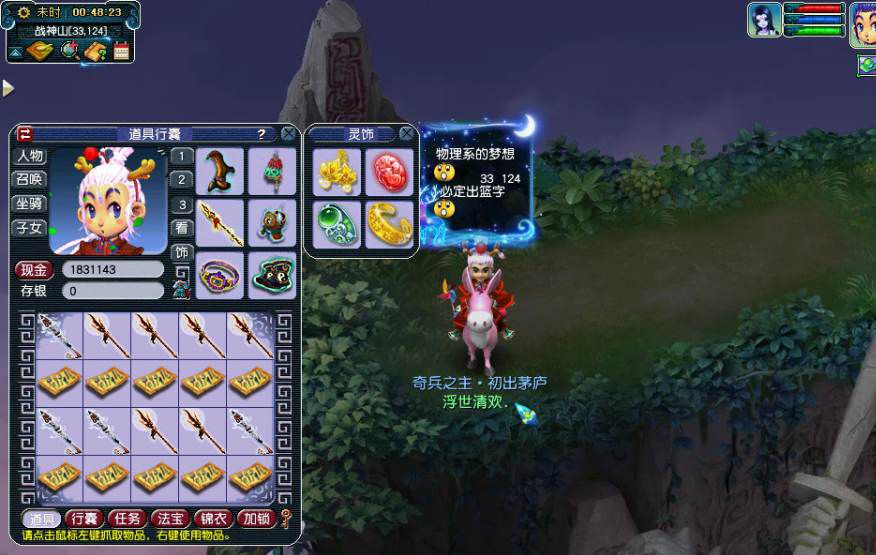
Task: Close the 灵饰 accessories panel
Action: point(406,133)
